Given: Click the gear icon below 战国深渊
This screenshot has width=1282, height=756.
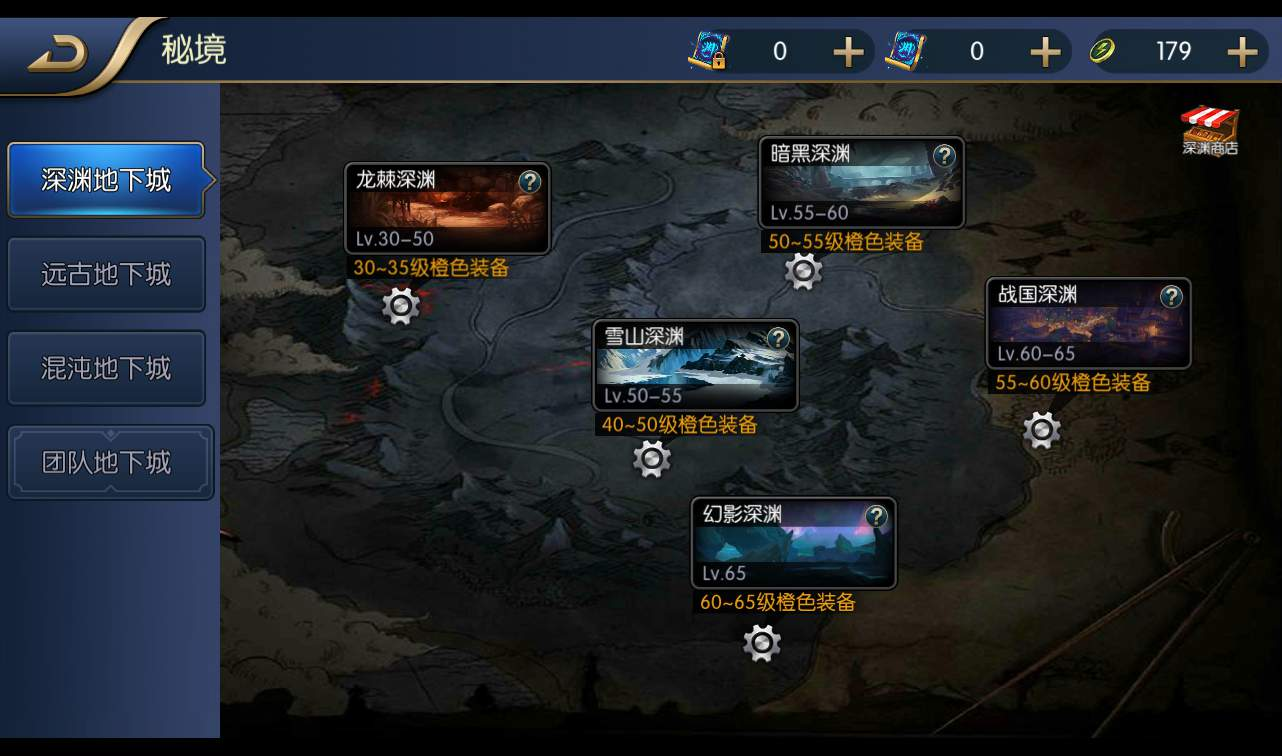Looking at the screenshot, I should click(x=1041, y=432).
